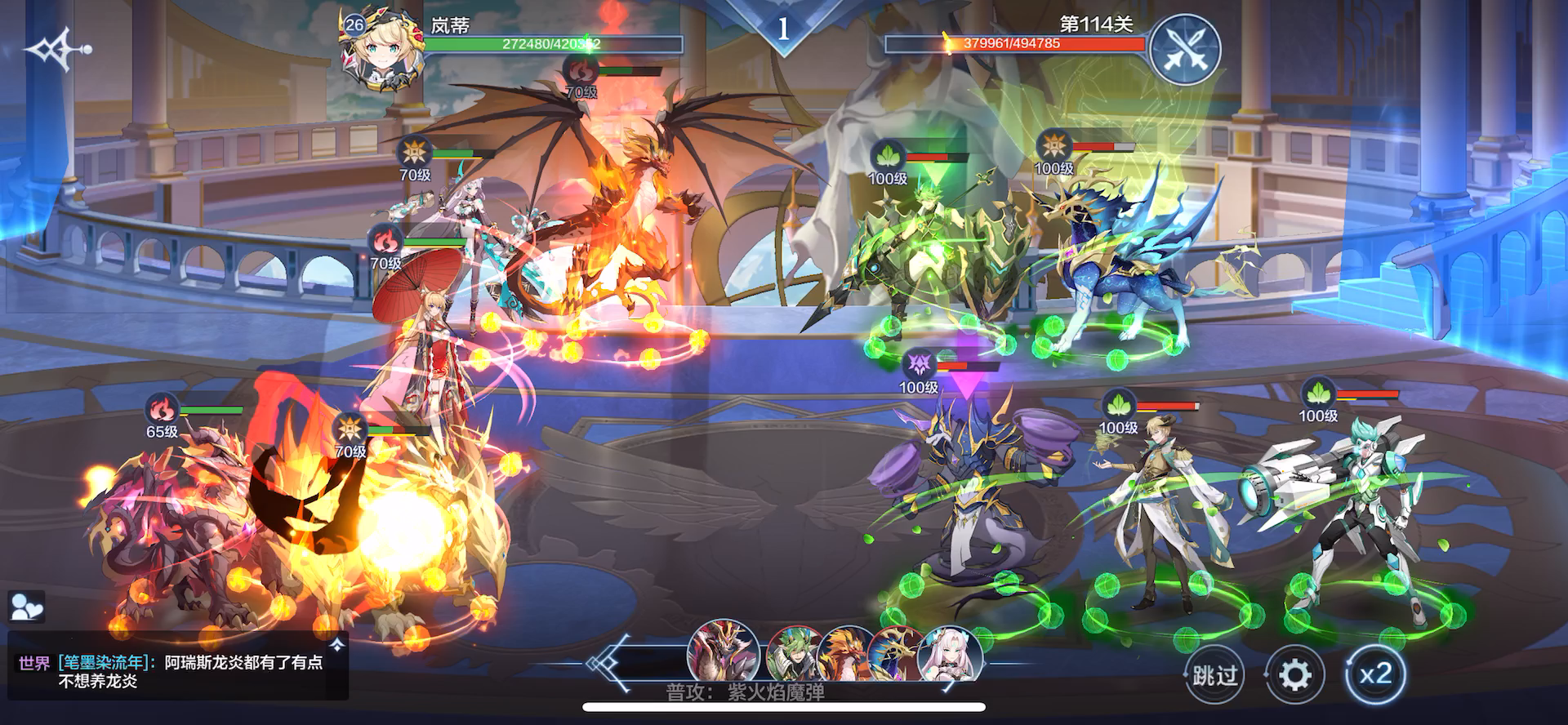
Task: Tap the back arrow emblem
Action: coord(57,50)
